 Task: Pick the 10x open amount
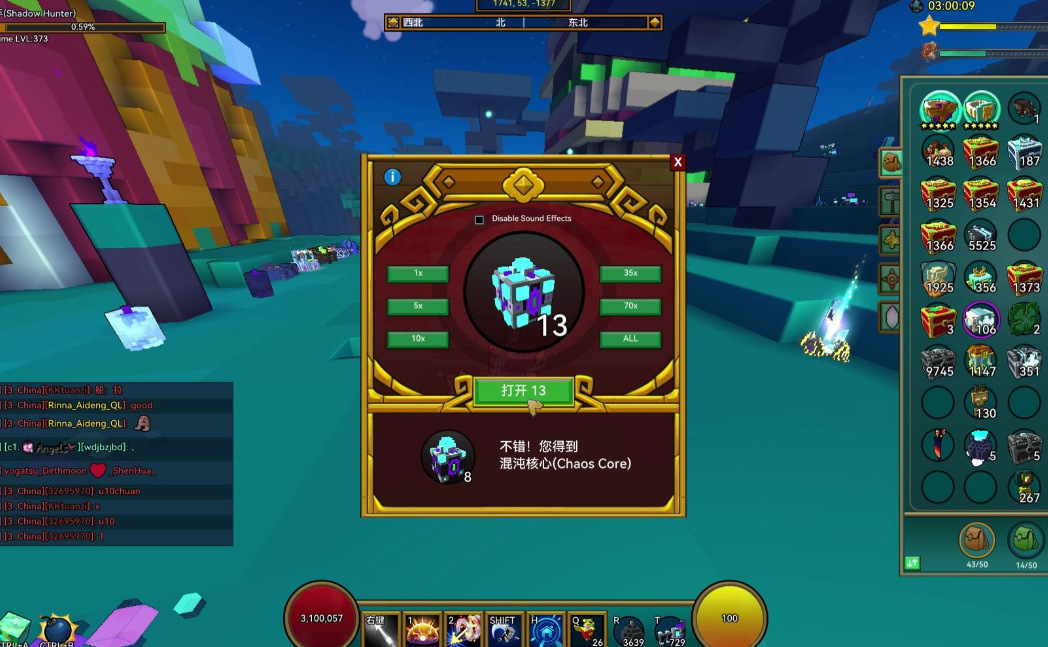point(418,339)
